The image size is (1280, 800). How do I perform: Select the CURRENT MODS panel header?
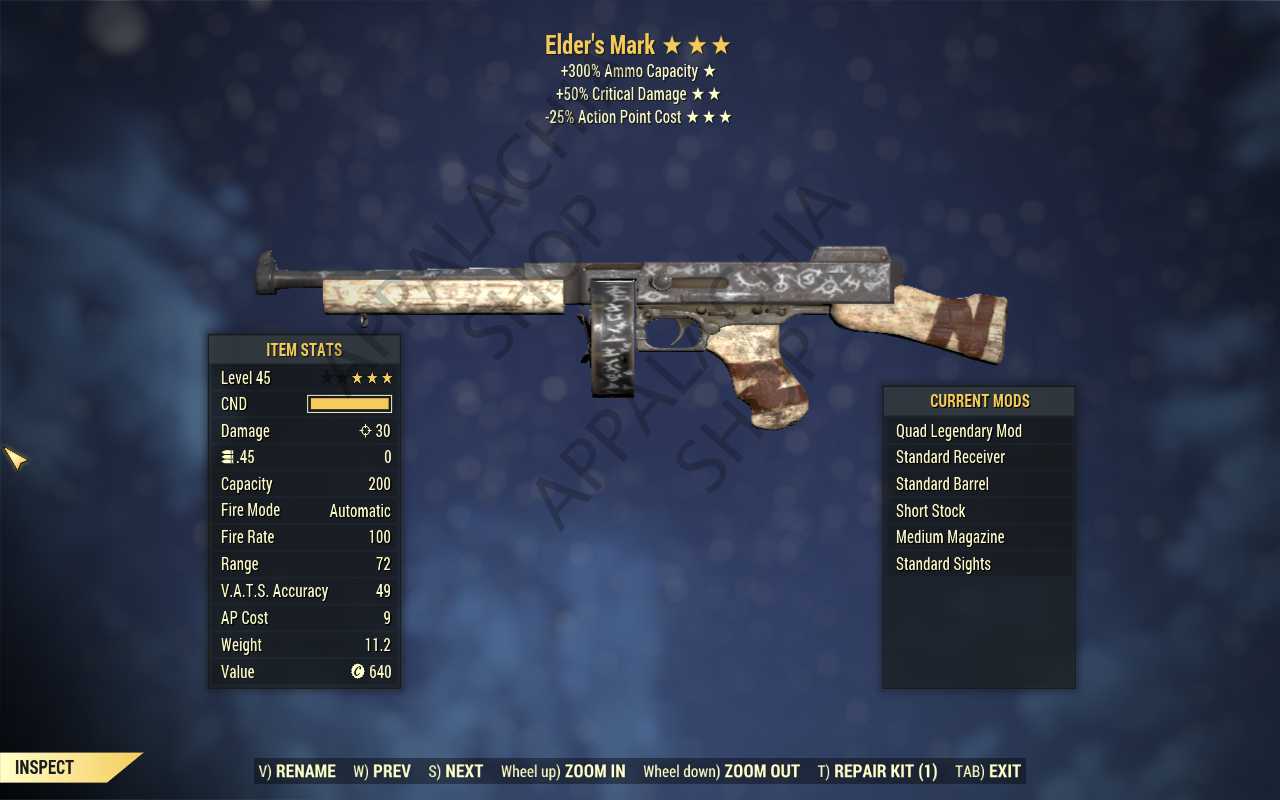tap(979, 400)
